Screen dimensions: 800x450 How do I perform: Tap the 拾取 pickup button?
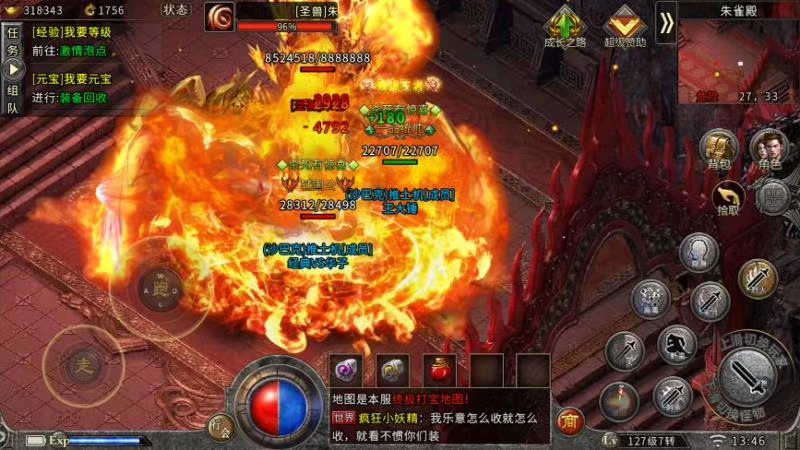(x=729, y=197)
